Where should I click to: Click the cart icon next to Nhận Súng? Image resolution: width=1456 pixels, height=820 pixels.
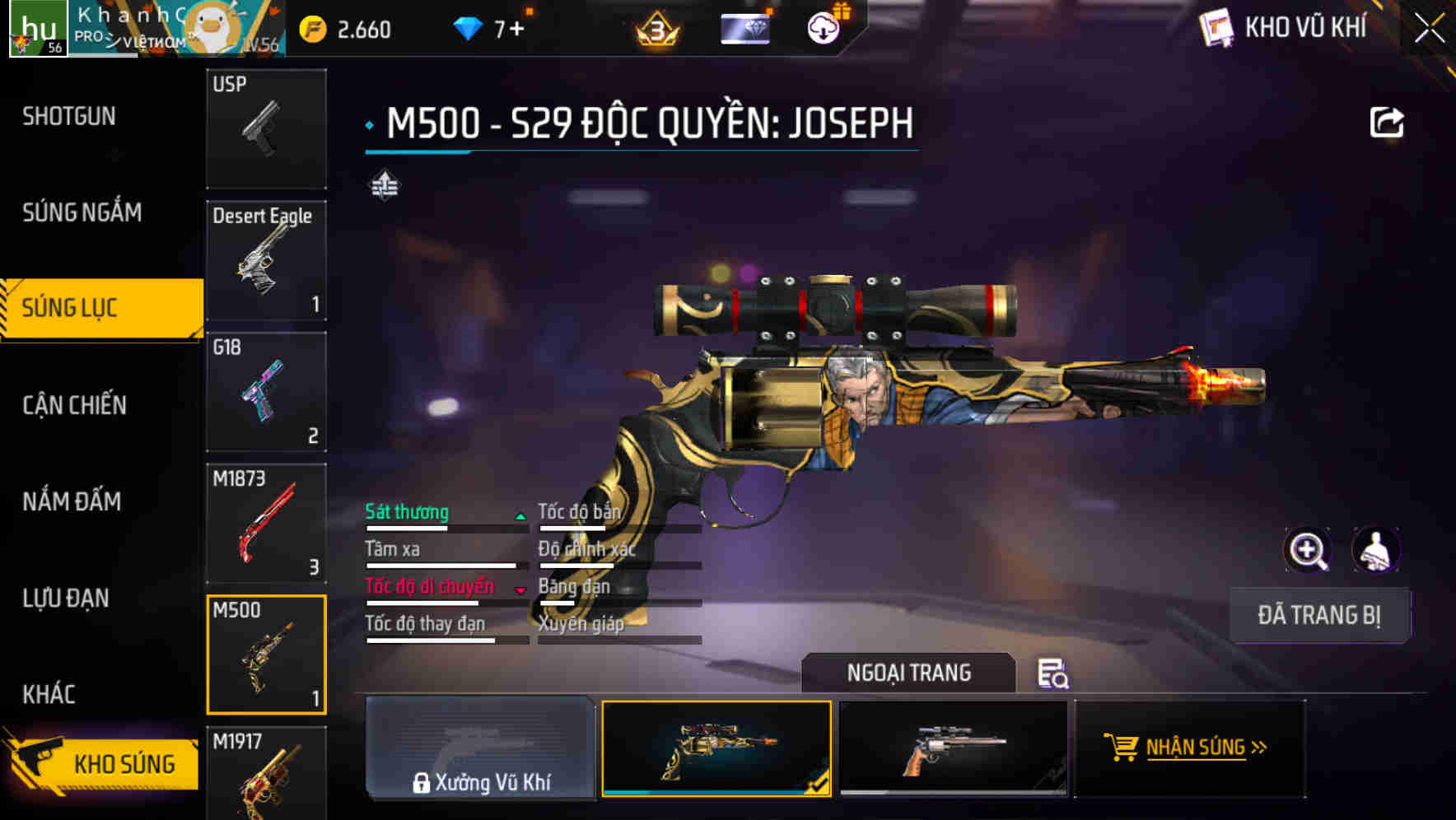pyautogui.click(x=1122, y=748)
